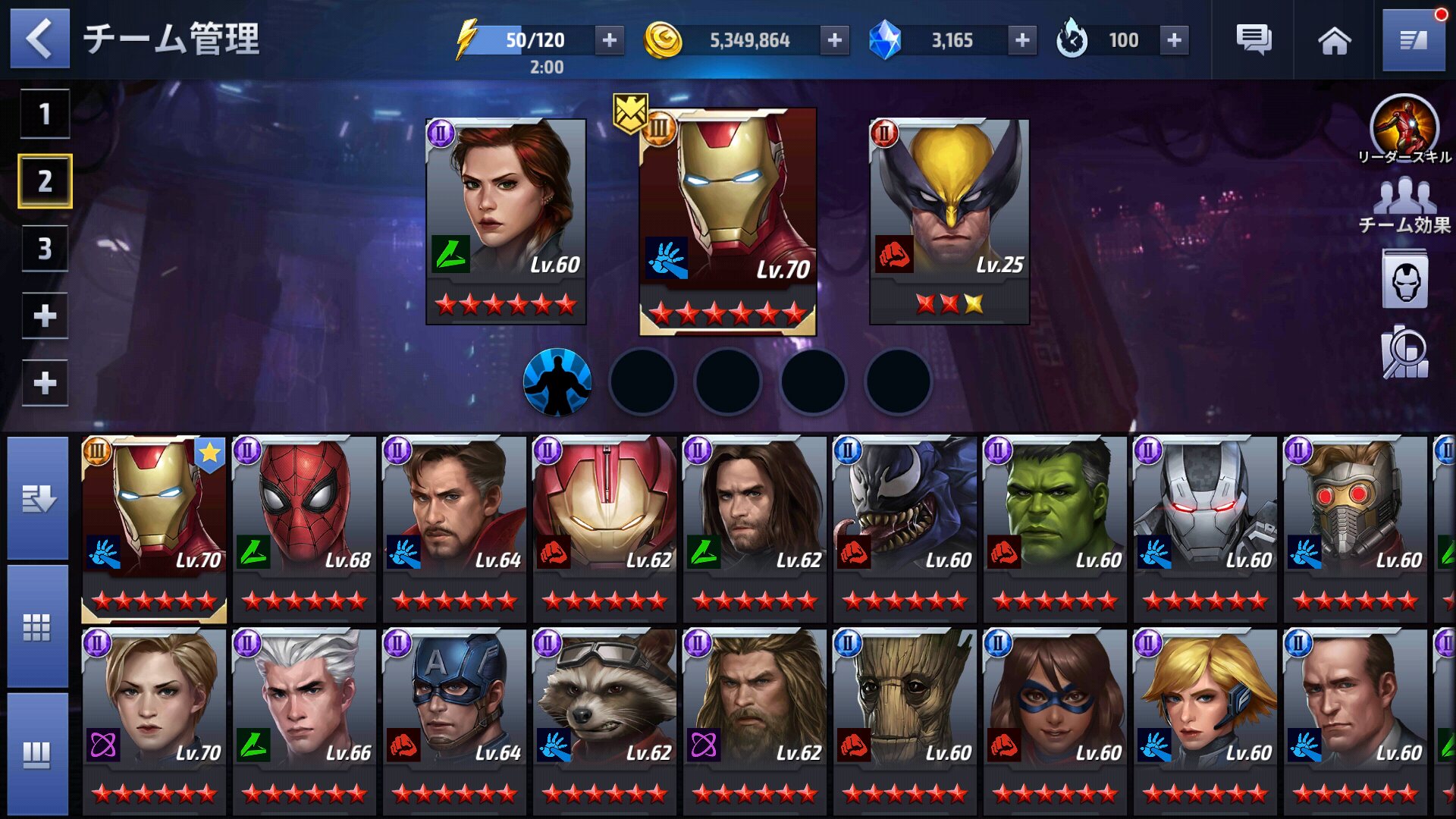
Task: Select Wolverine Lv.25 in the team lineup
Action: pos(949,220)
